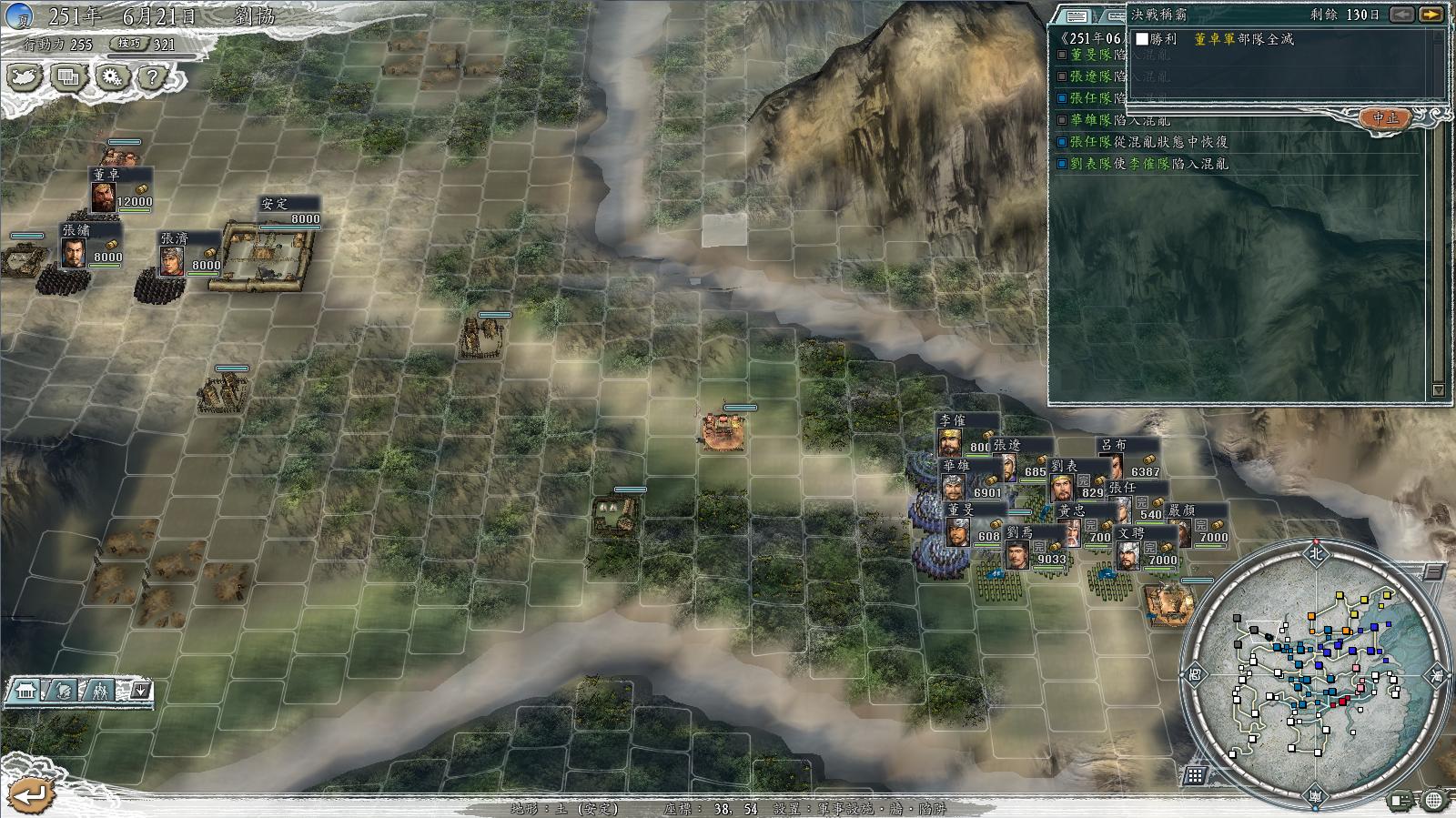Screen dimensions: 1456x818
Task: Rotate view to 東 east on compass
Action: point(1437,674)
